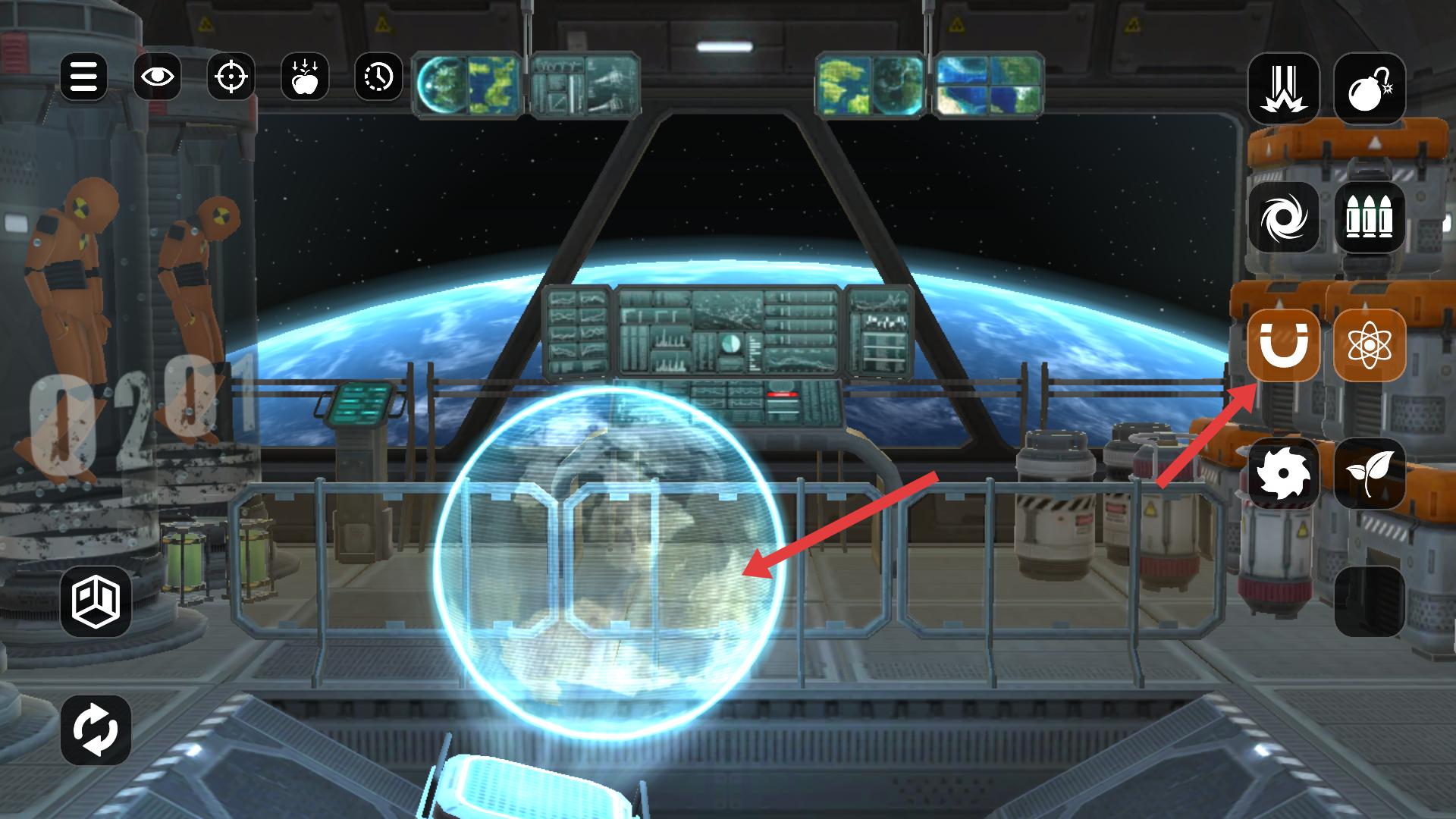Pick the bullets ammo weapon
The height and width of the screenshot is (819, 1456).
(x=1370, y=217)
